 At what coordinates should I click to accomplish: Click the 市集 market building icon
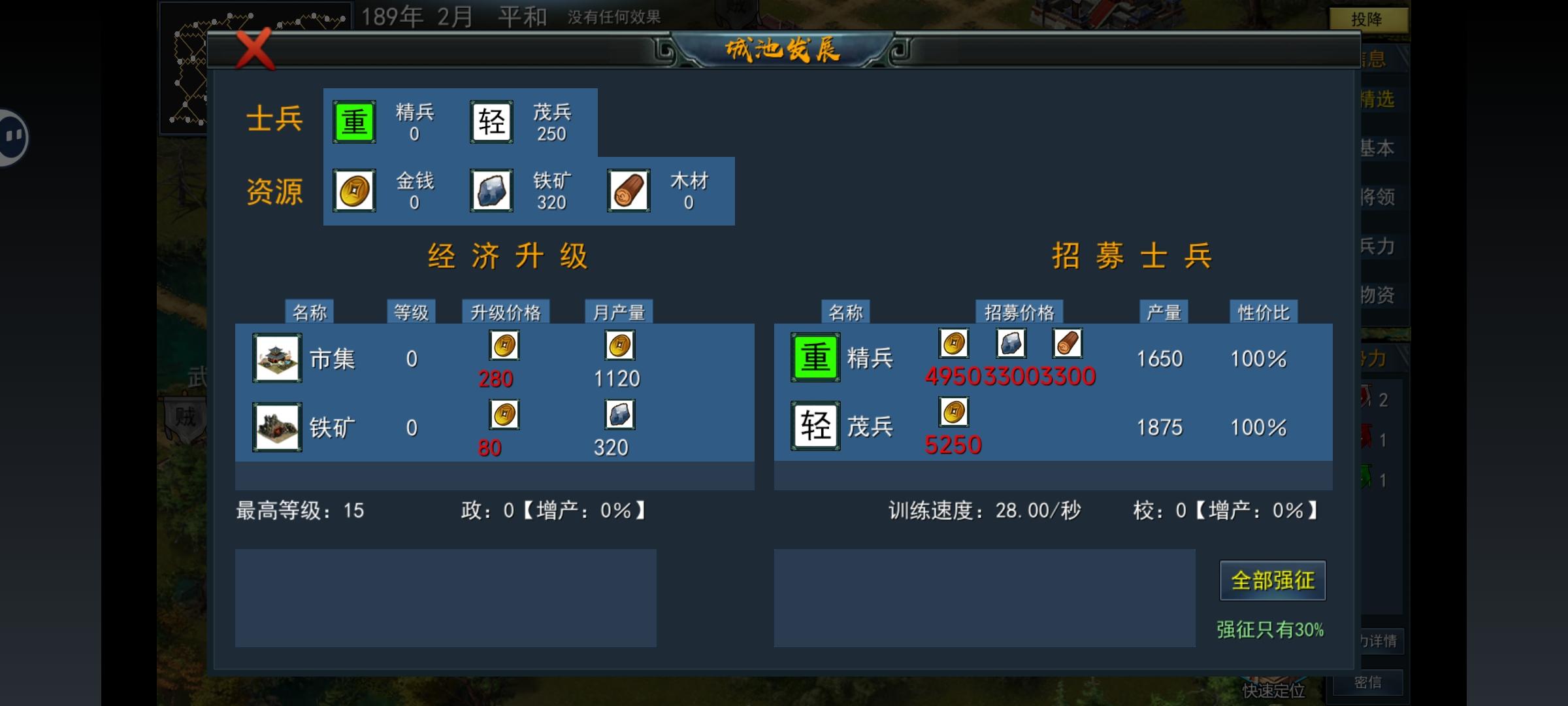(x=276, y=358)
